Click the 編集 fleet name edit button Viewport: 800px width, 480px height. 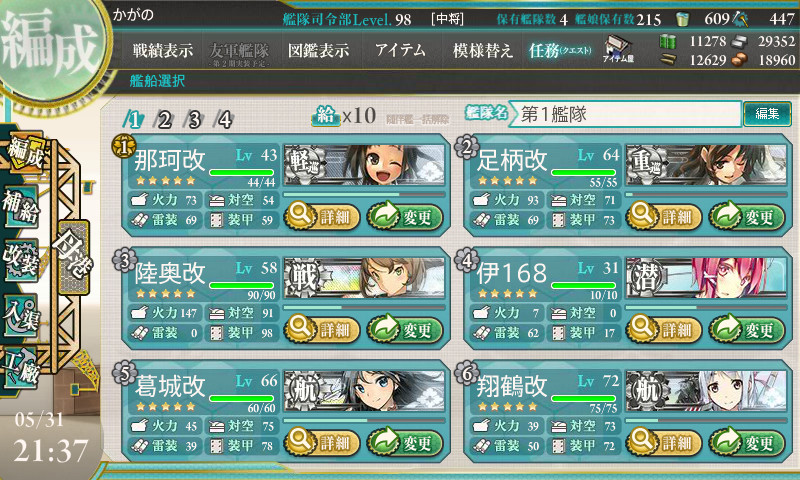767,114
